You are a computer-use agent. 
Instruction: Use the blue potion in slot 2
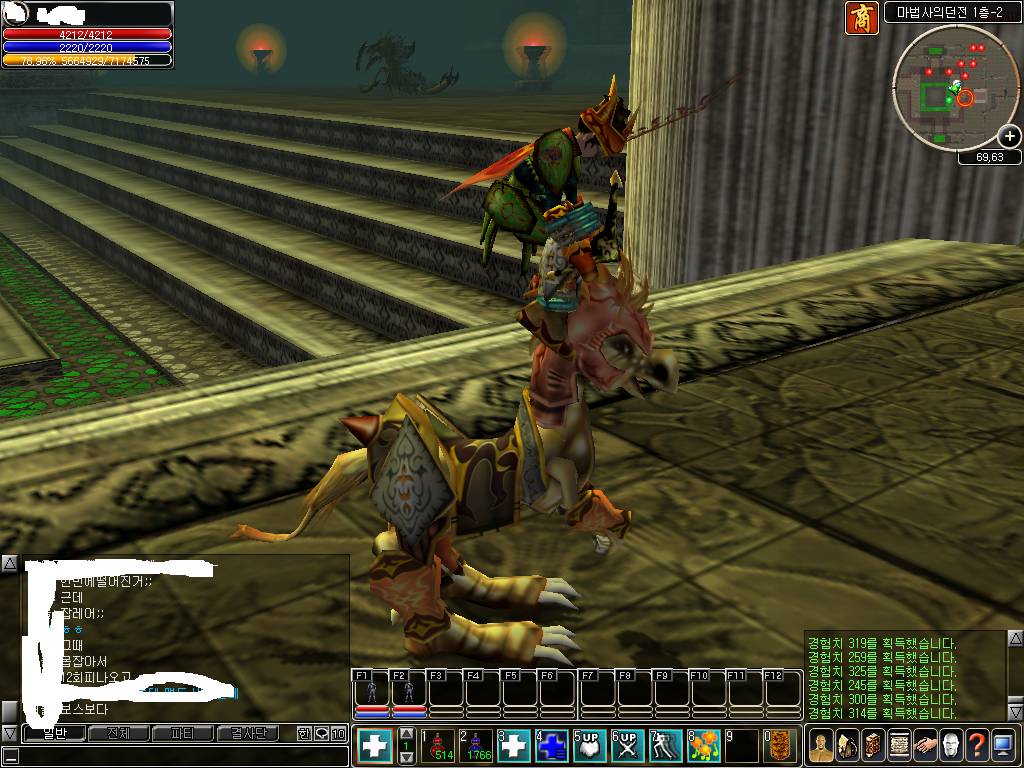(x=474, y=746)
